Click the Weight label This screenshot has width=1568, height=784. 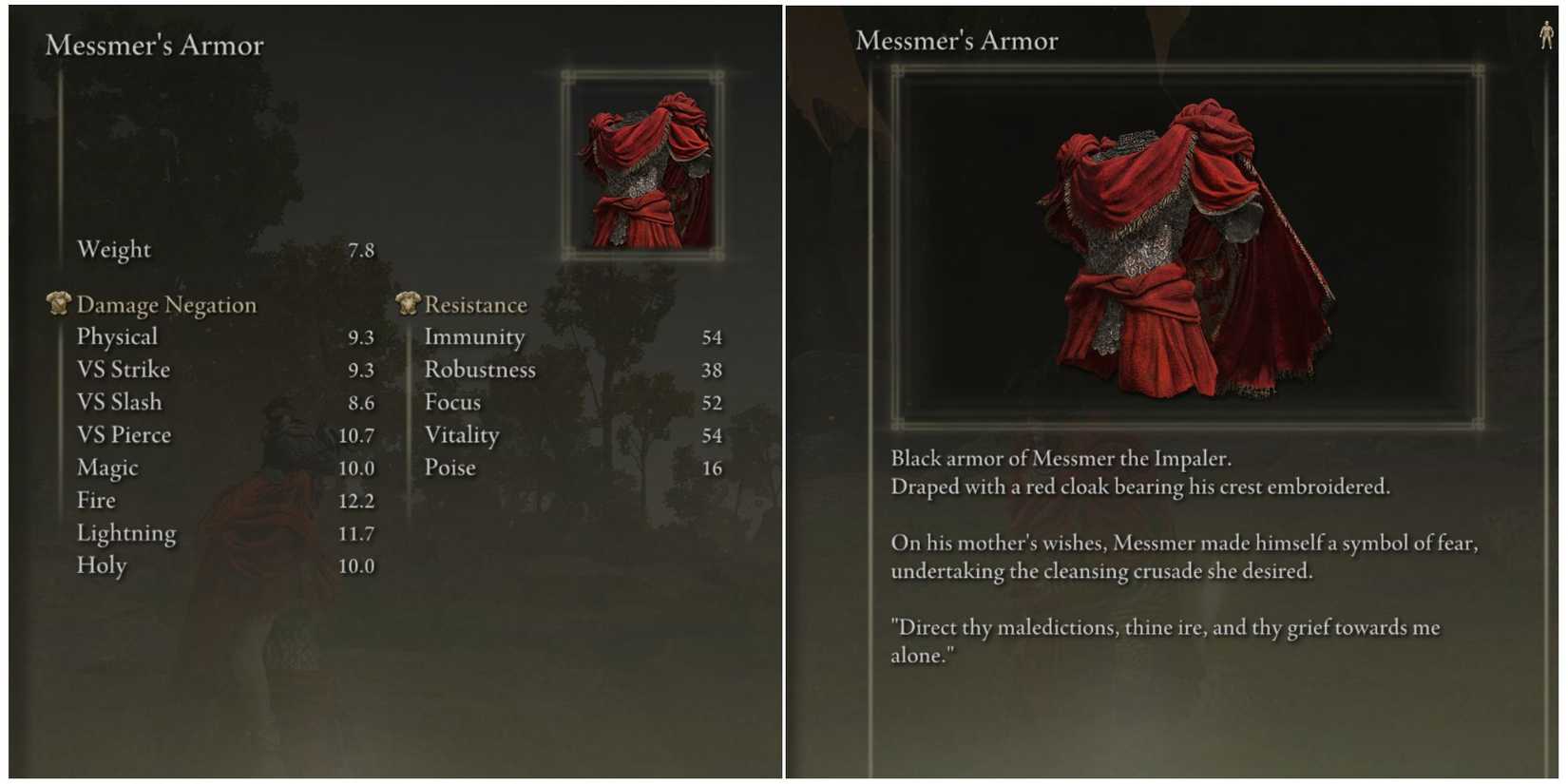tap(114, 249)
